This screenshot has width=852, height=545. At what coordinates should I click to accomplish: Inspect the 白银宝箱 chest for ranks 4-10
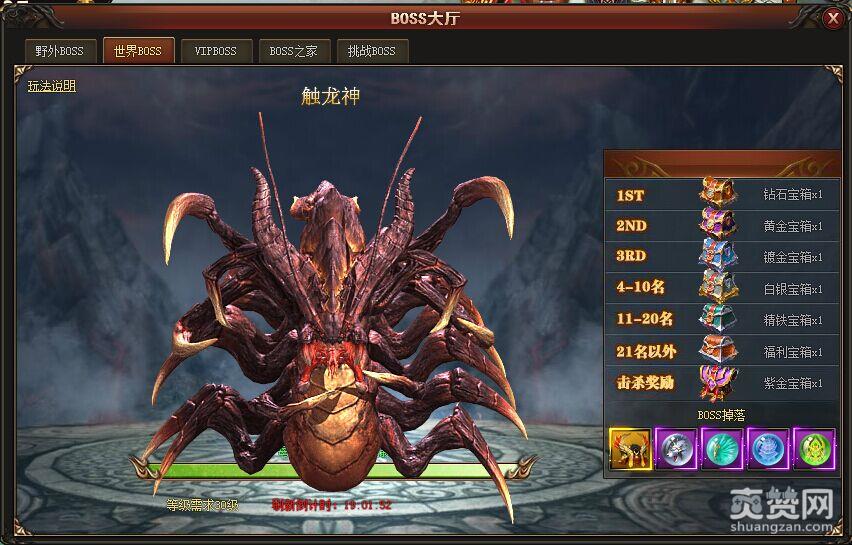[718, 288]
